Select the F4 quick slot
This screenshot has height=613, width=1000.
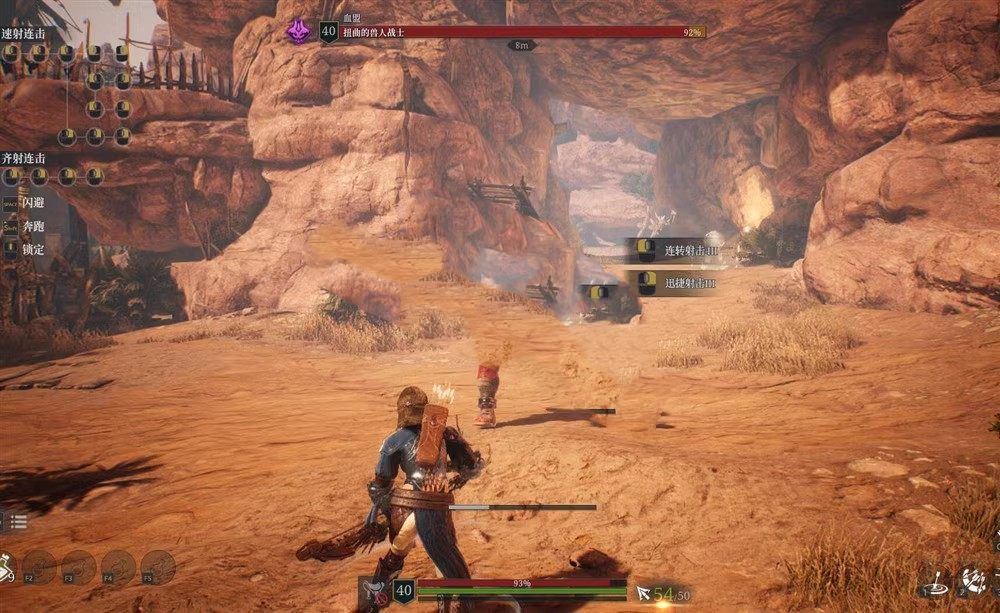tap(118, 567)
